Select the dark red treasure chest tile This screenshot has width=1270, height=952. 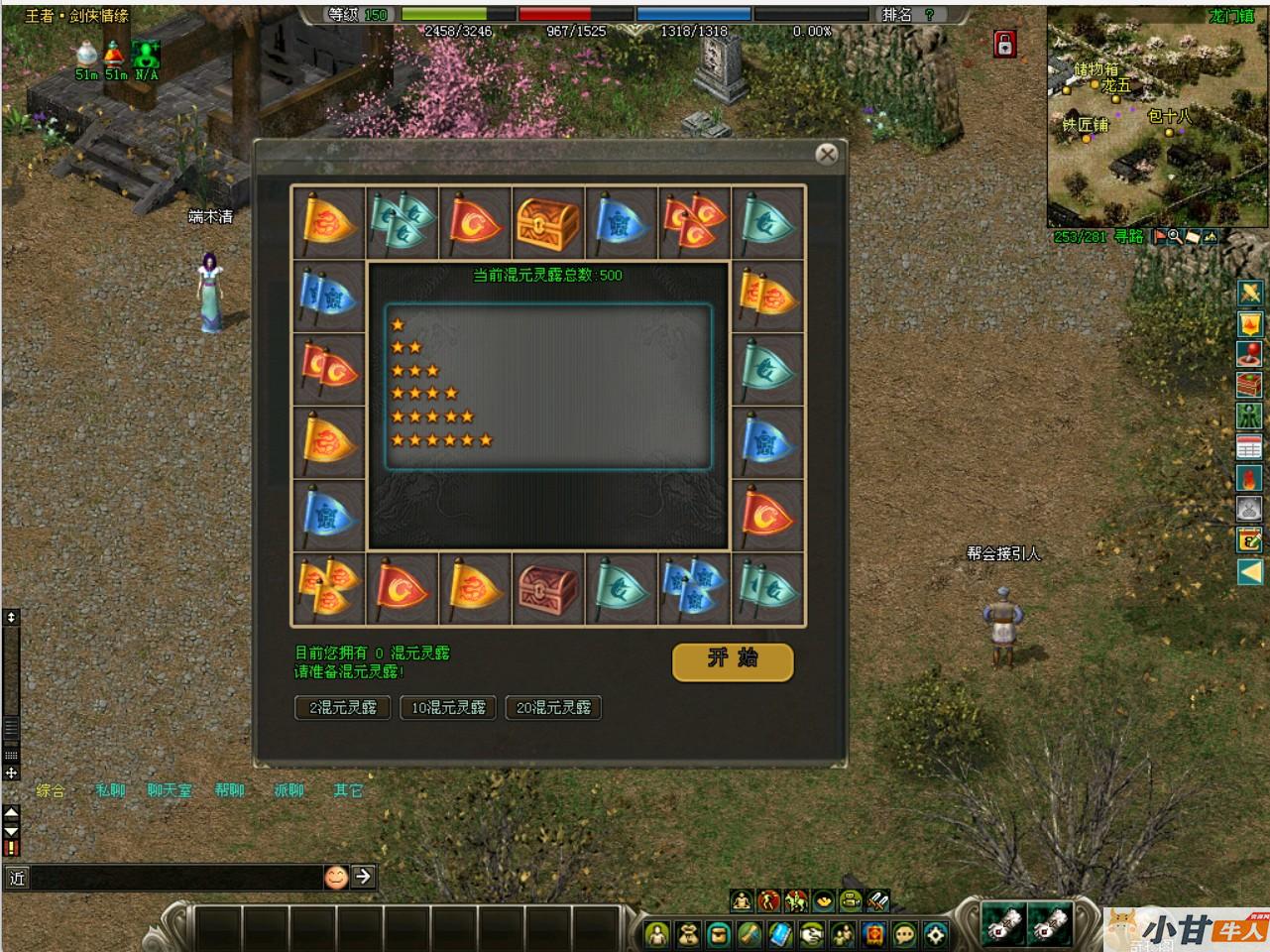pos(548,589)
